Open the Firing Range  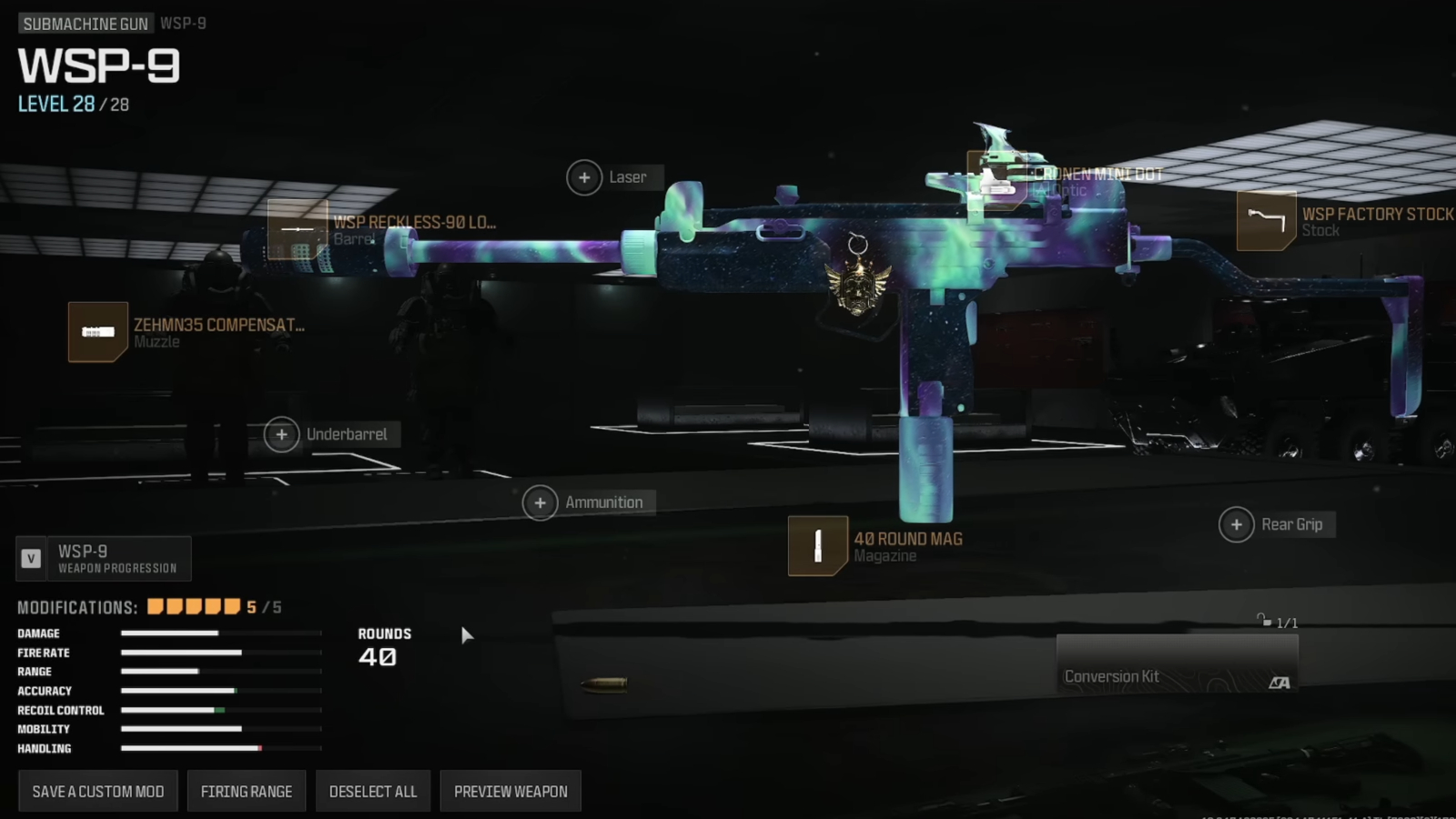click(x=246, y=791)
